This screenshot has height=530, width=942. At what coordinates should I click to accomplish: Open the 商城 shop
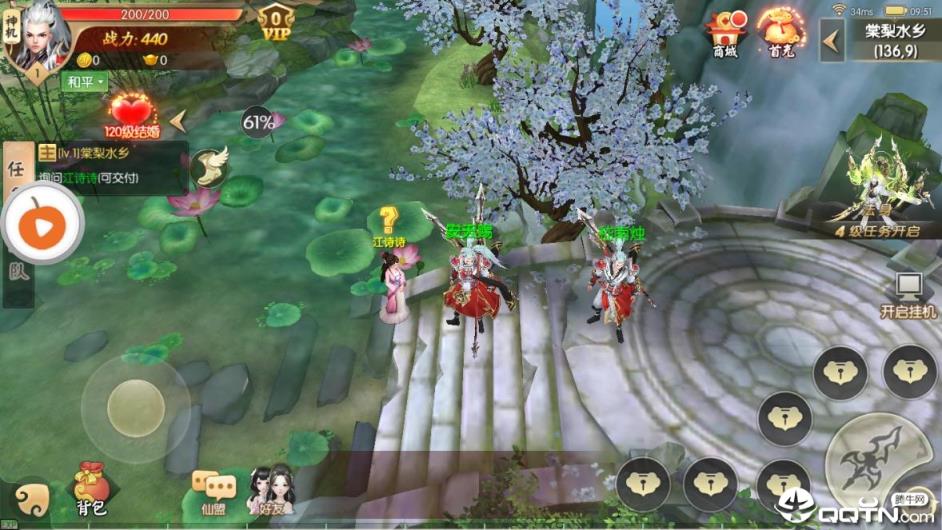click(725, 33)
